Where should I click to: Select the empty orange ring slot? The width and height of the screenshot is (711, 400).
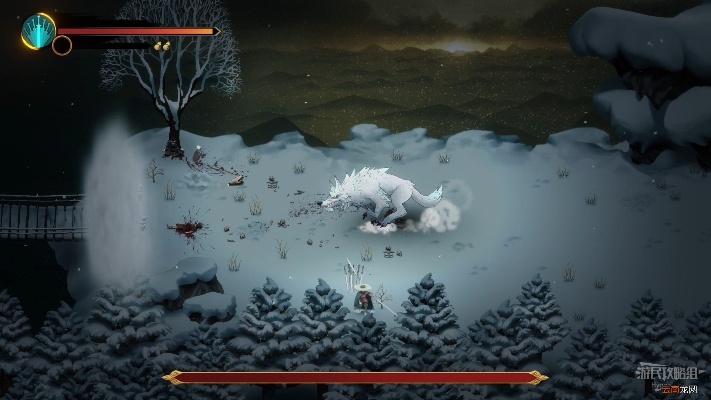tap(62, 45)
